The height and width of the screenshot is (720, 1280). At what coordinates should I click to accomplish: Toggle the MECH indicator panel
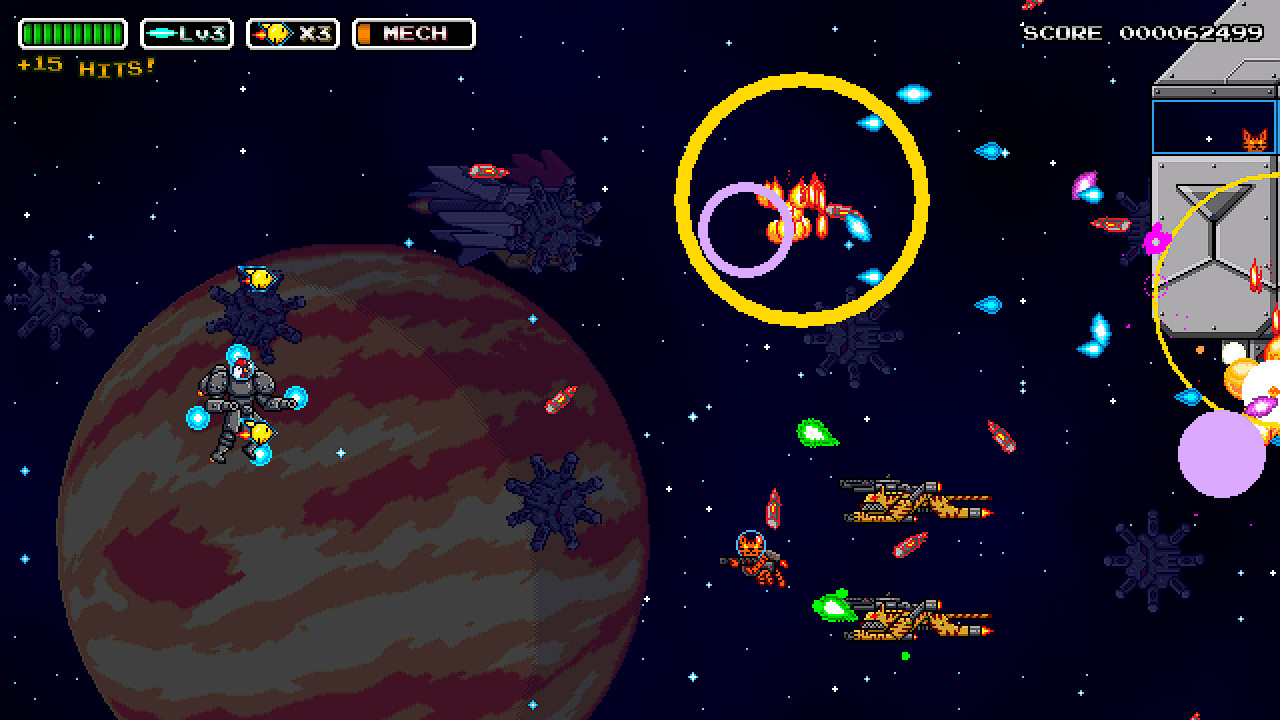click(412, 33)
